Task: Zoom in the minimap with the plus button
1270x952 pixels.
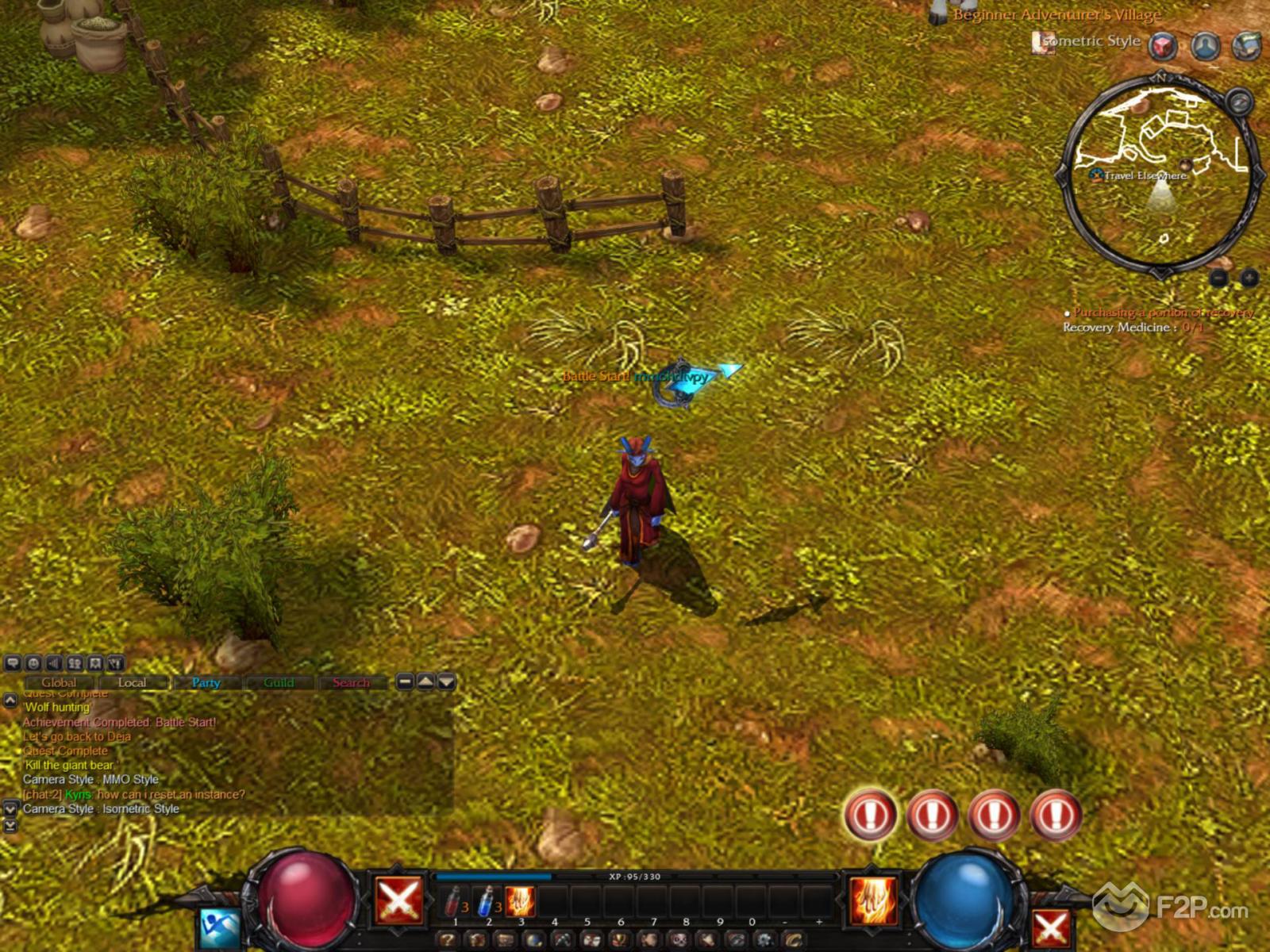Action: point(1249,278)
